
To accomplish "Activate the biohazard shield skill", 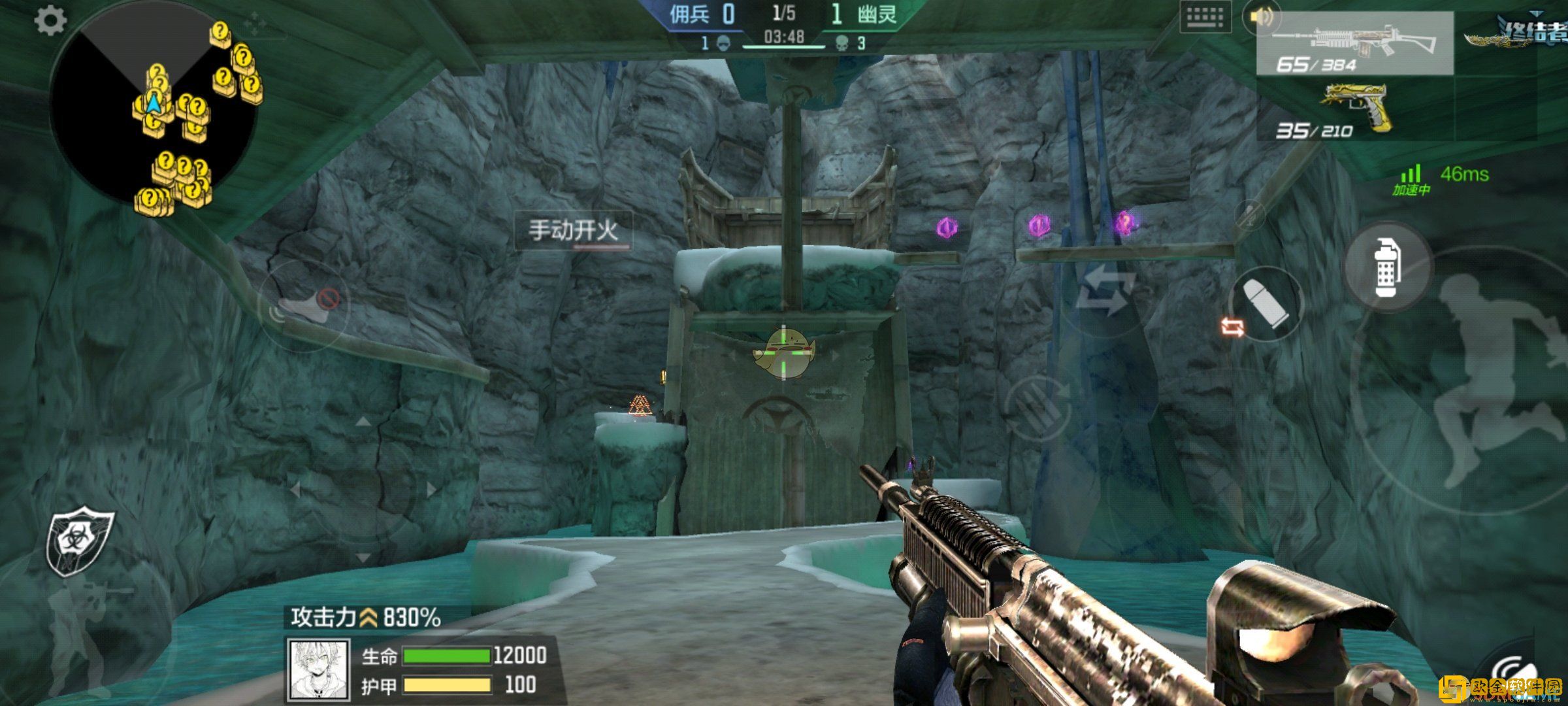I will [x=78, y=541].
